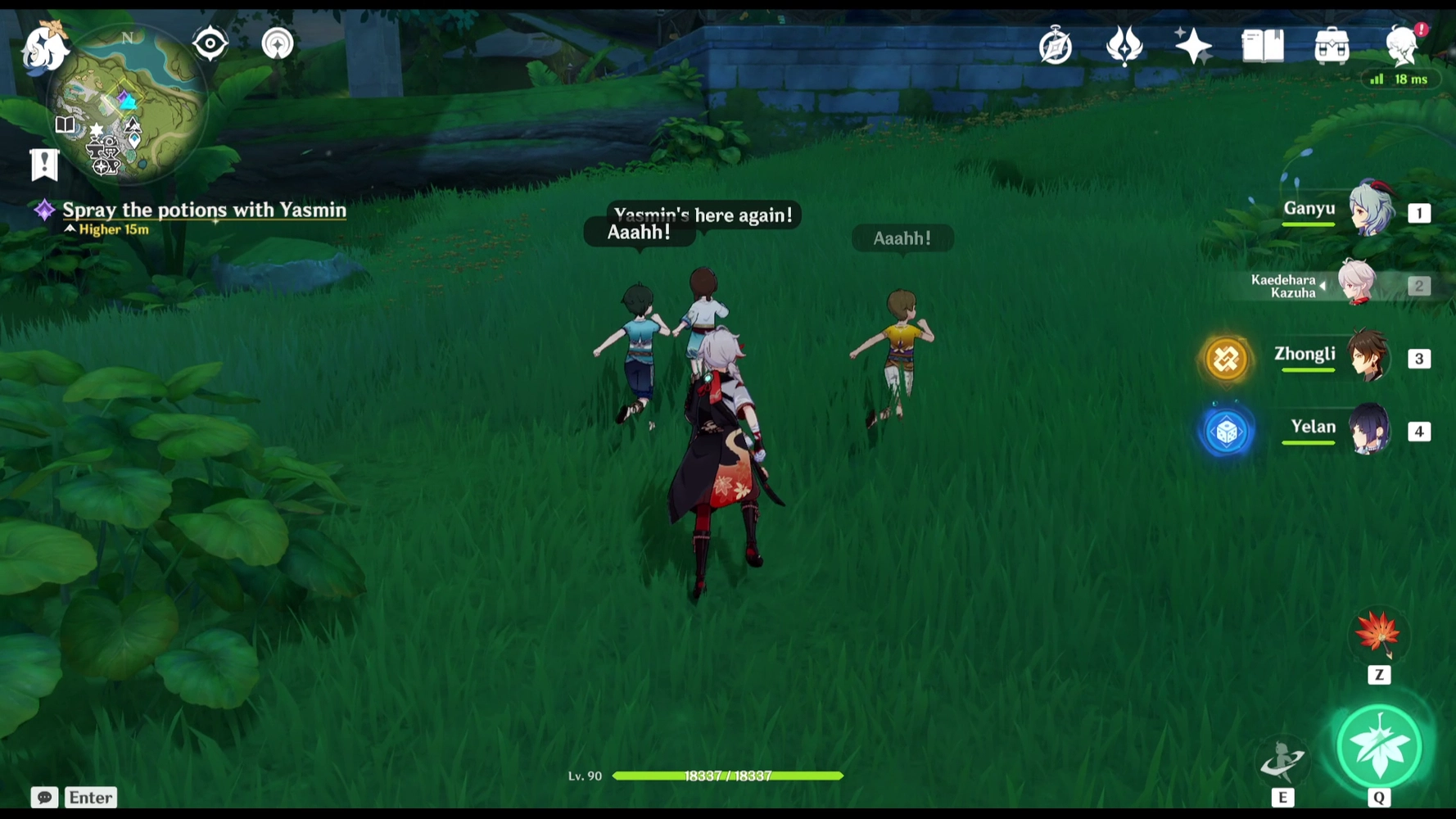Open the Battle Pass wings icon
This screenshot has width=1456, height=819.
click(x=1125, y=46)
